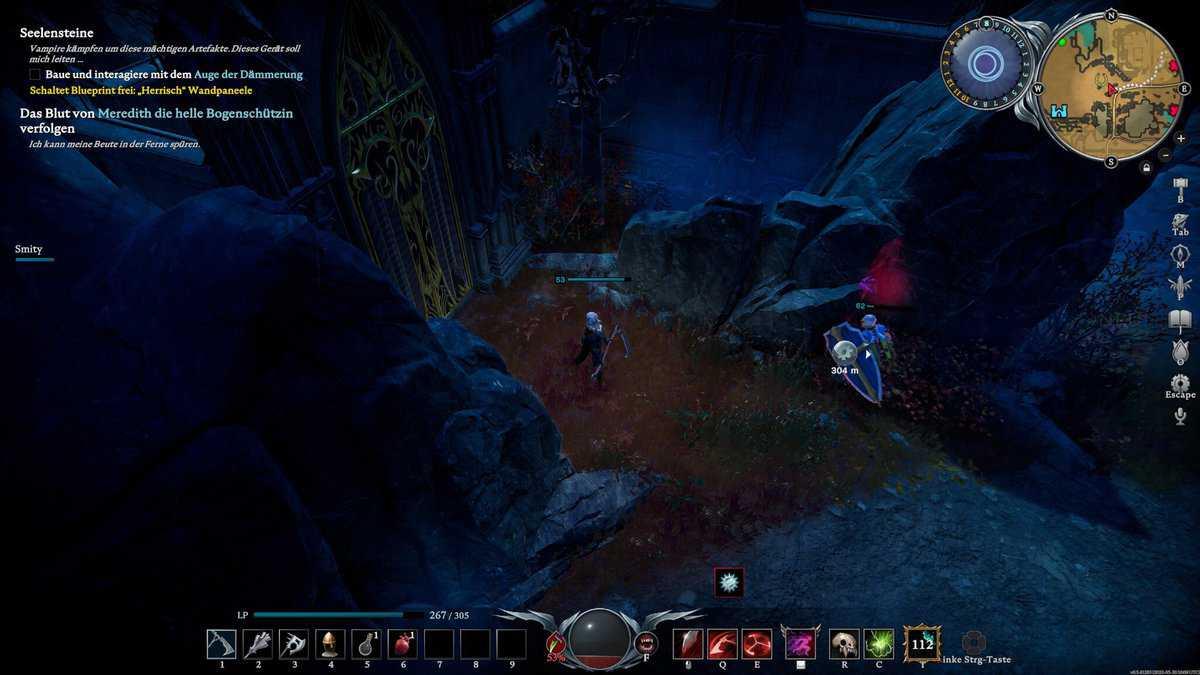Viewport: 1200px width, 675px height.
Task: Select the Meredith blood tracking quest entry
Action: pyautogui.click(x=156, y=121)
